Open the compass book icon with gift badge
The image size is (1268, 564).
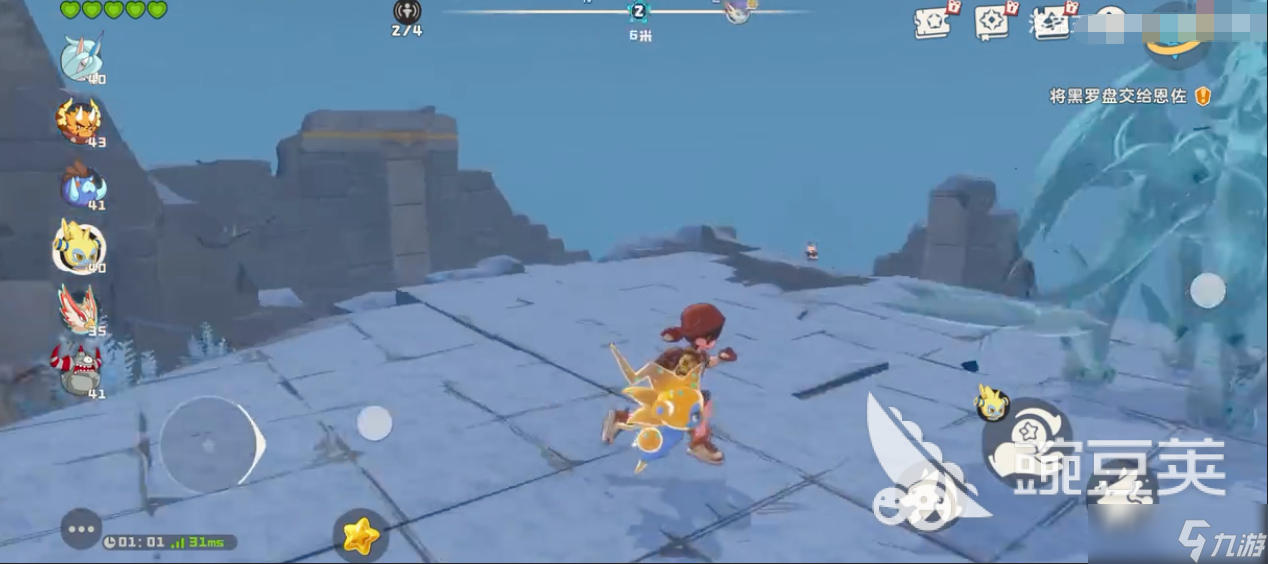pos(994,20)
